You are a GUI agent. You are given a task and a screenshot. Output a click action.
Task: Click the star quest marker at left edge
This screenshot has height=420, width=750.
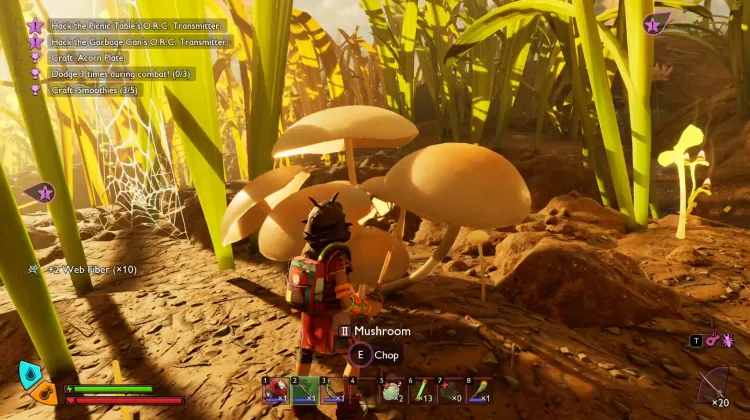tap(43, 192)
